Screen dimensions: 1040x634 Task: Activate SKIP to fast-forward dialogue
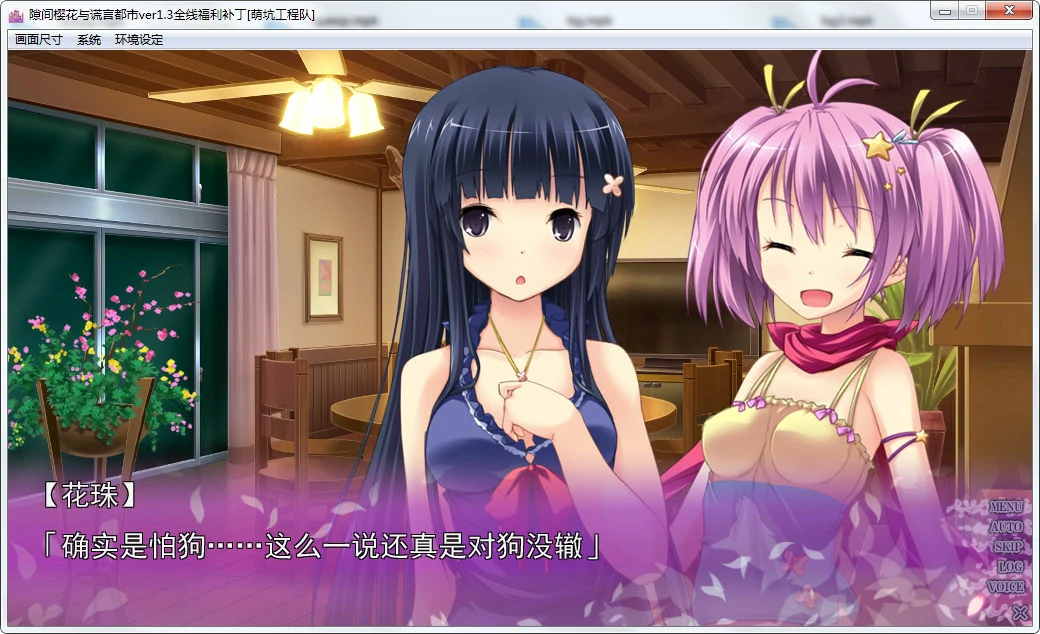pyautogui.click(x=1007, y=547)
